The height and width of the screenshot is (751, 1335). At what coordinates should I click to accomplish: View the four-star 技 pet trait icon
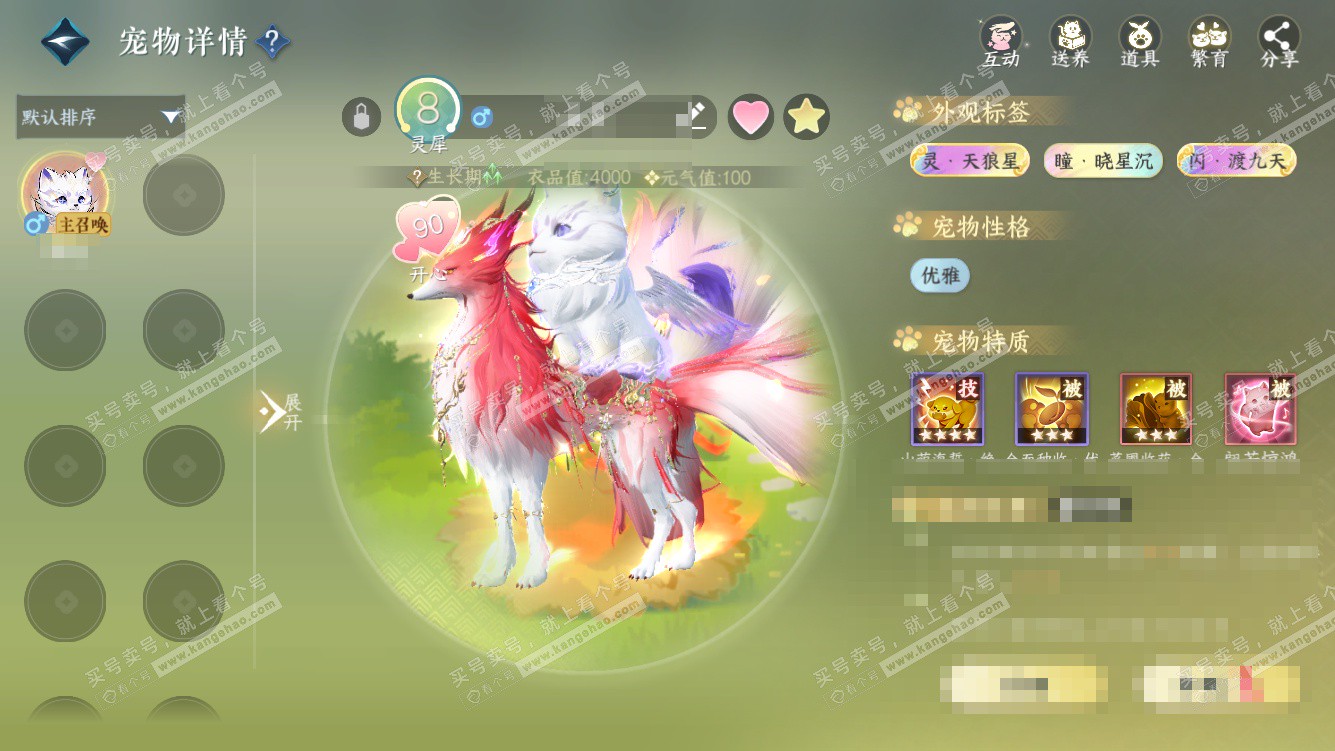(x=947, y=408)
